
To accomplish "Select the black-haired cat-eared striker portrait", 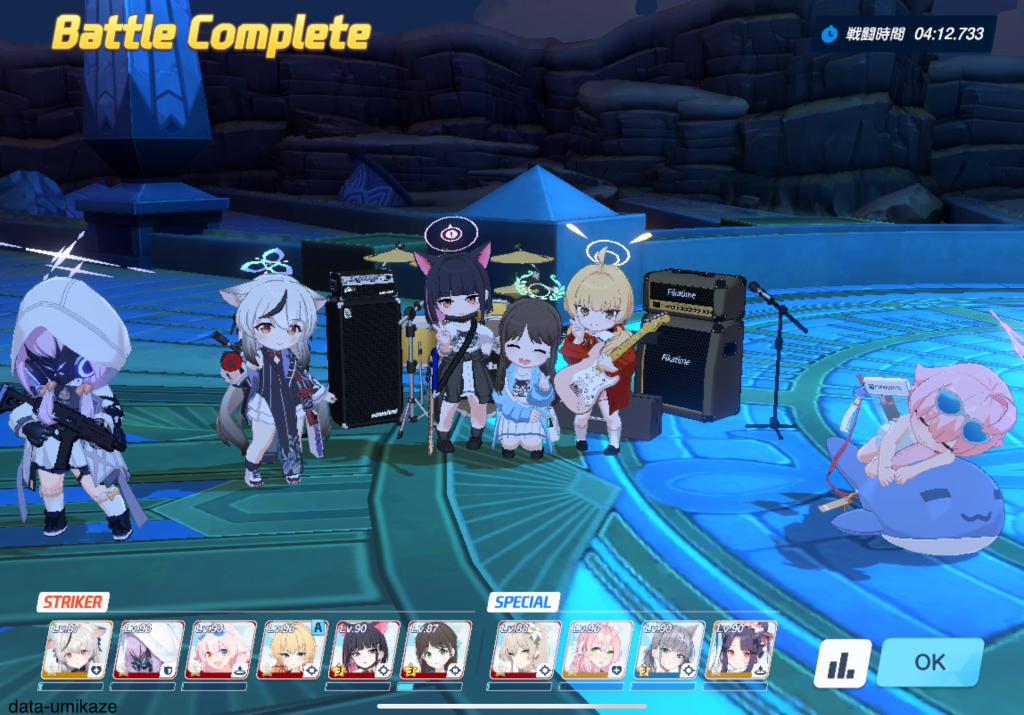I will 364,650.
